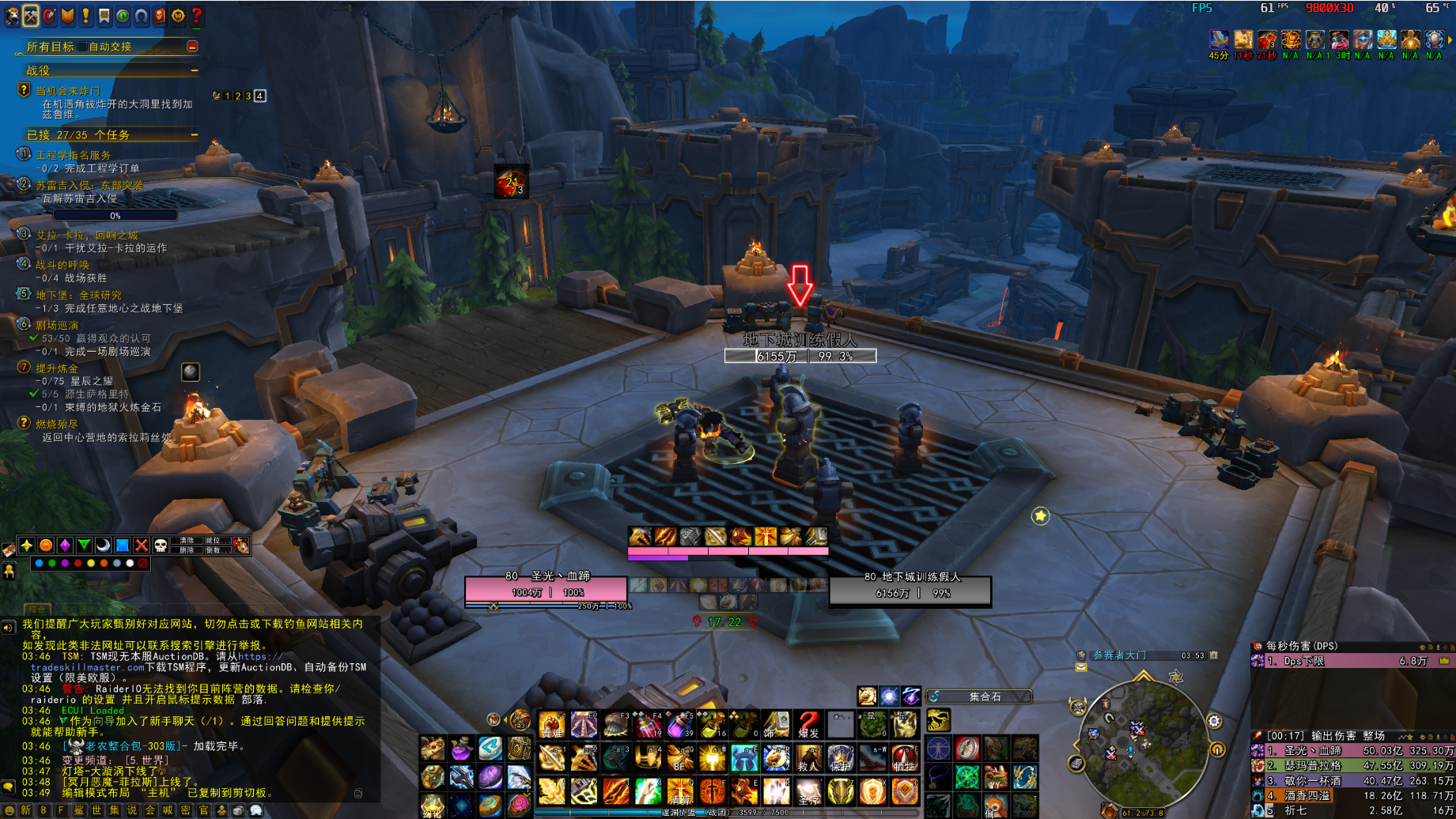Toggle the 自动交接 checkbox
The width and height of the screenshot is (1456, 819).
tap(82, 47)
